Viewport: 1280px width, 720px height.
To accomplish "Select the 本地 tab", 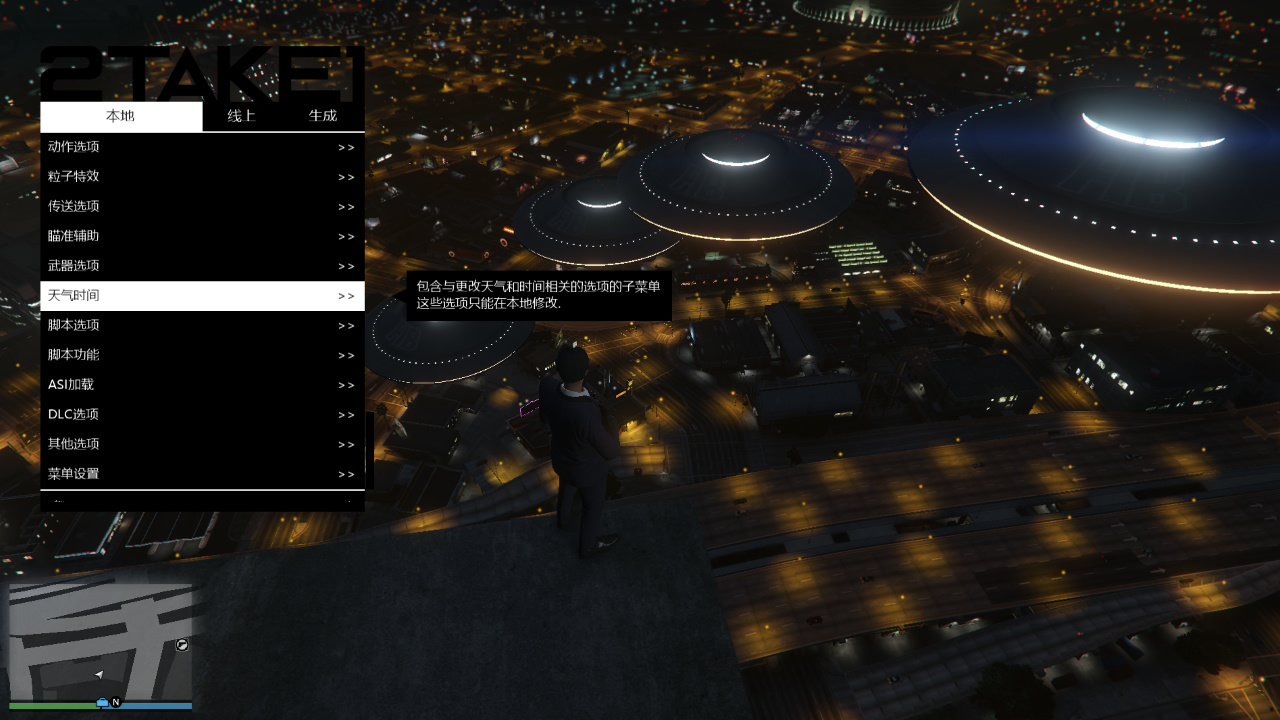I will 120,115.
